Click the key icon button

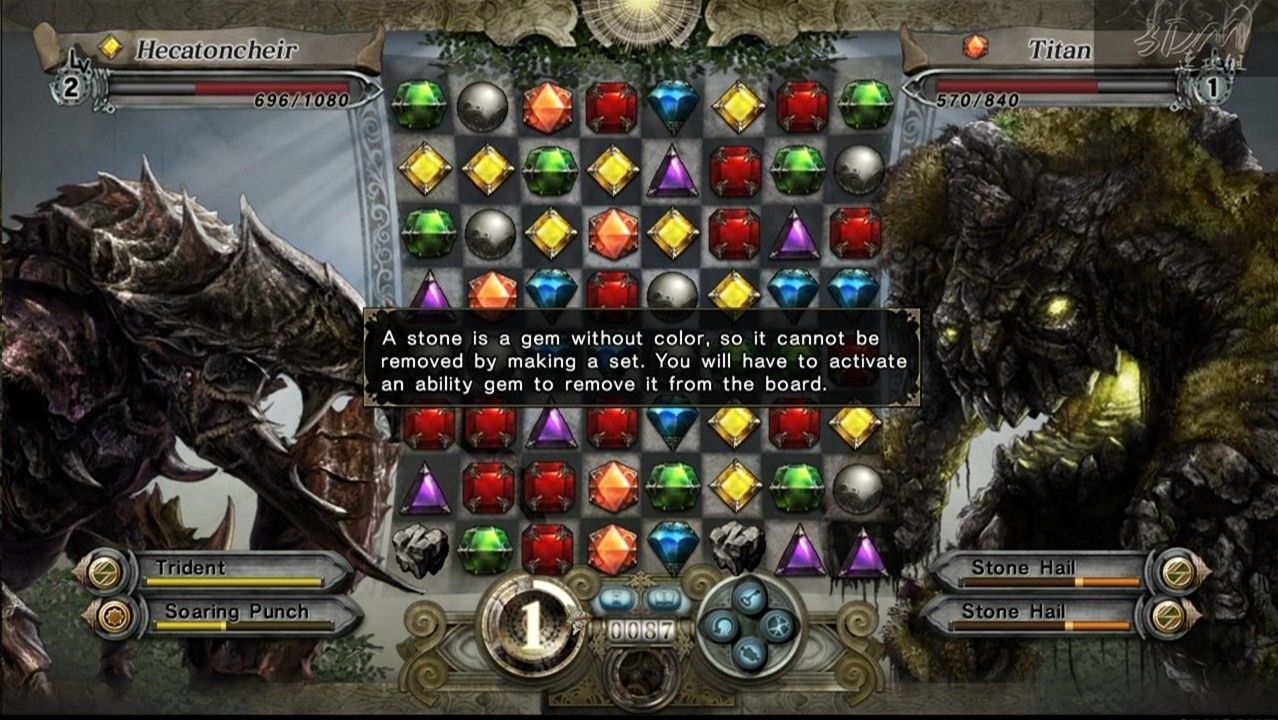pos(749,599)
